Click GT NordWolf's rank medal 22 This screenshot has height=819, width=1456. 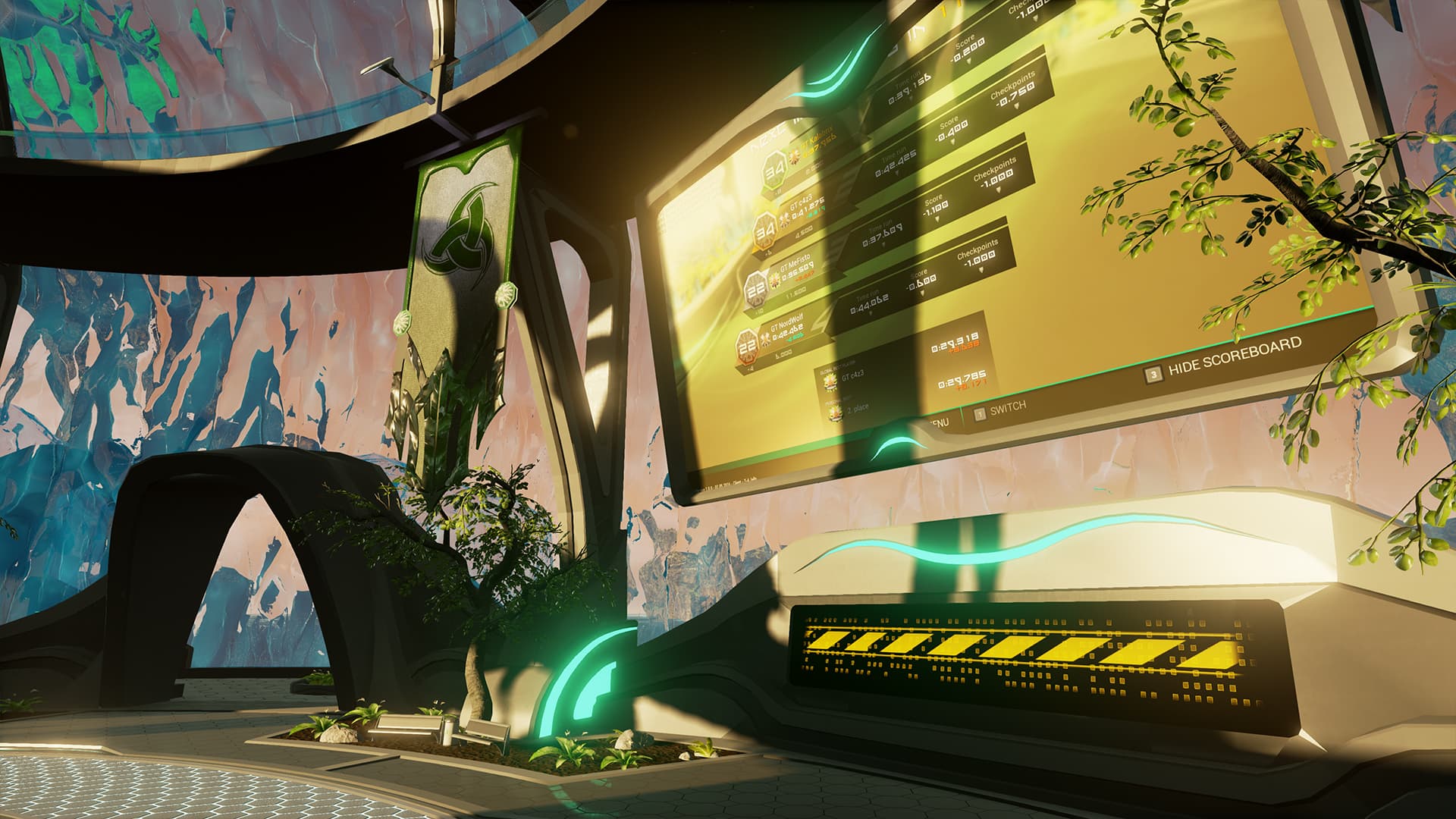pos(745,346)
